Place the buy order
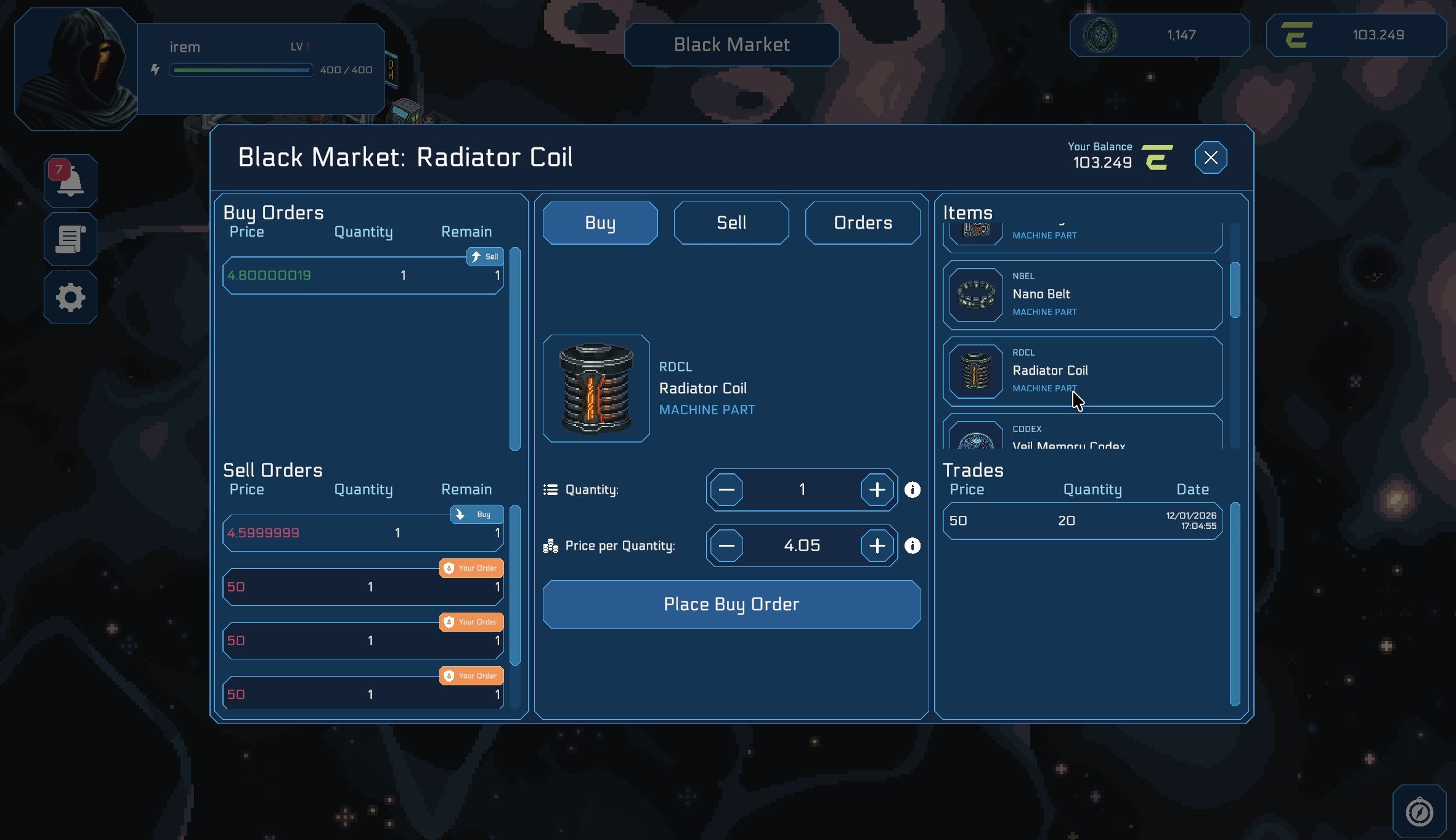 pyautogui.click(x=731, y=605)
